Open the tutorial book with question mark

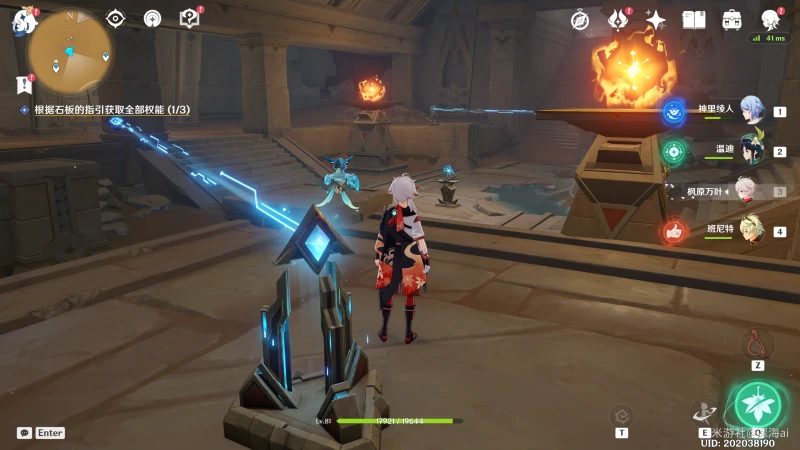189,18
